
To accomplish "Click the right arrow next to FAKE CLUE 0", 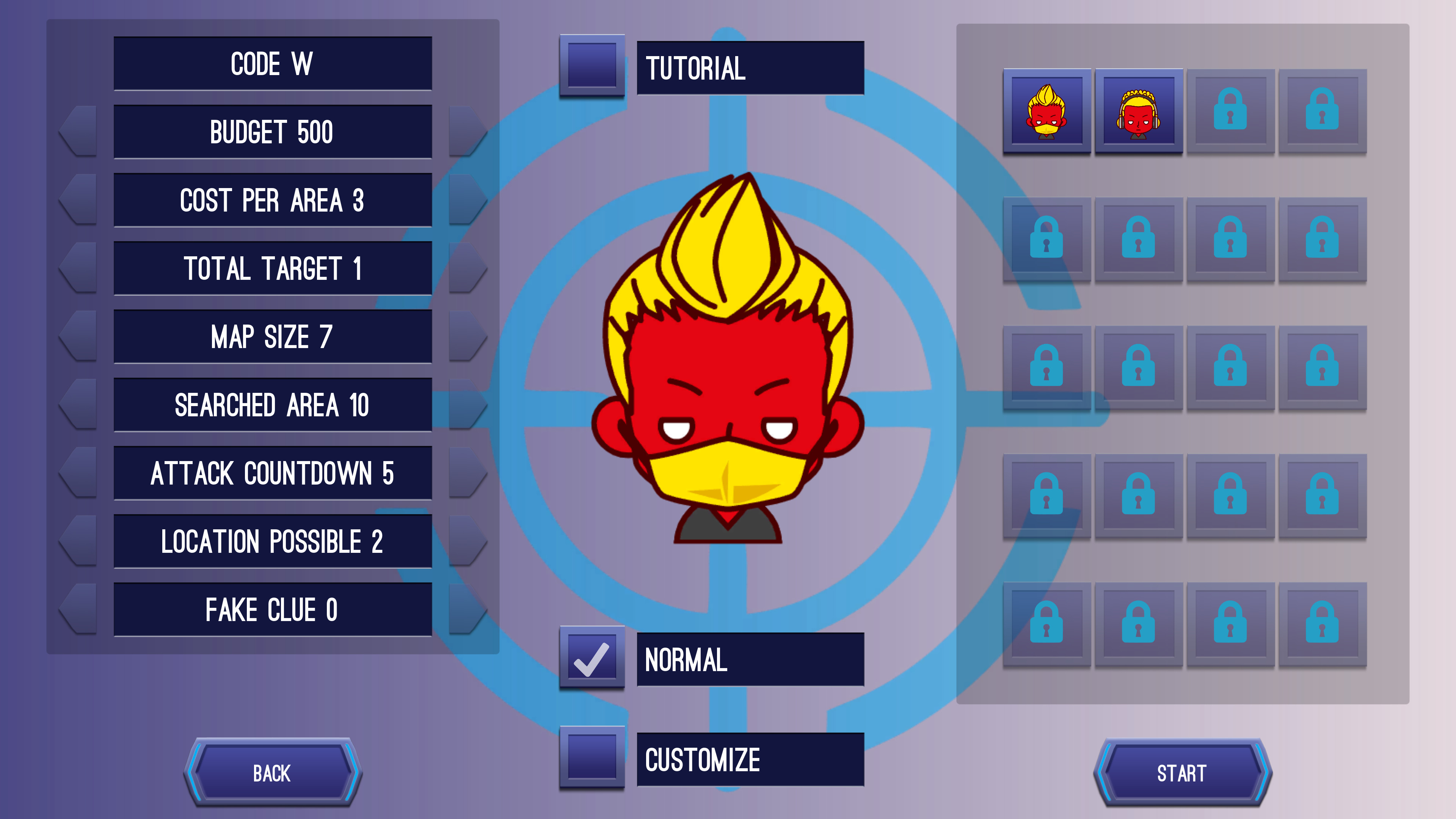I will point(468,609).
